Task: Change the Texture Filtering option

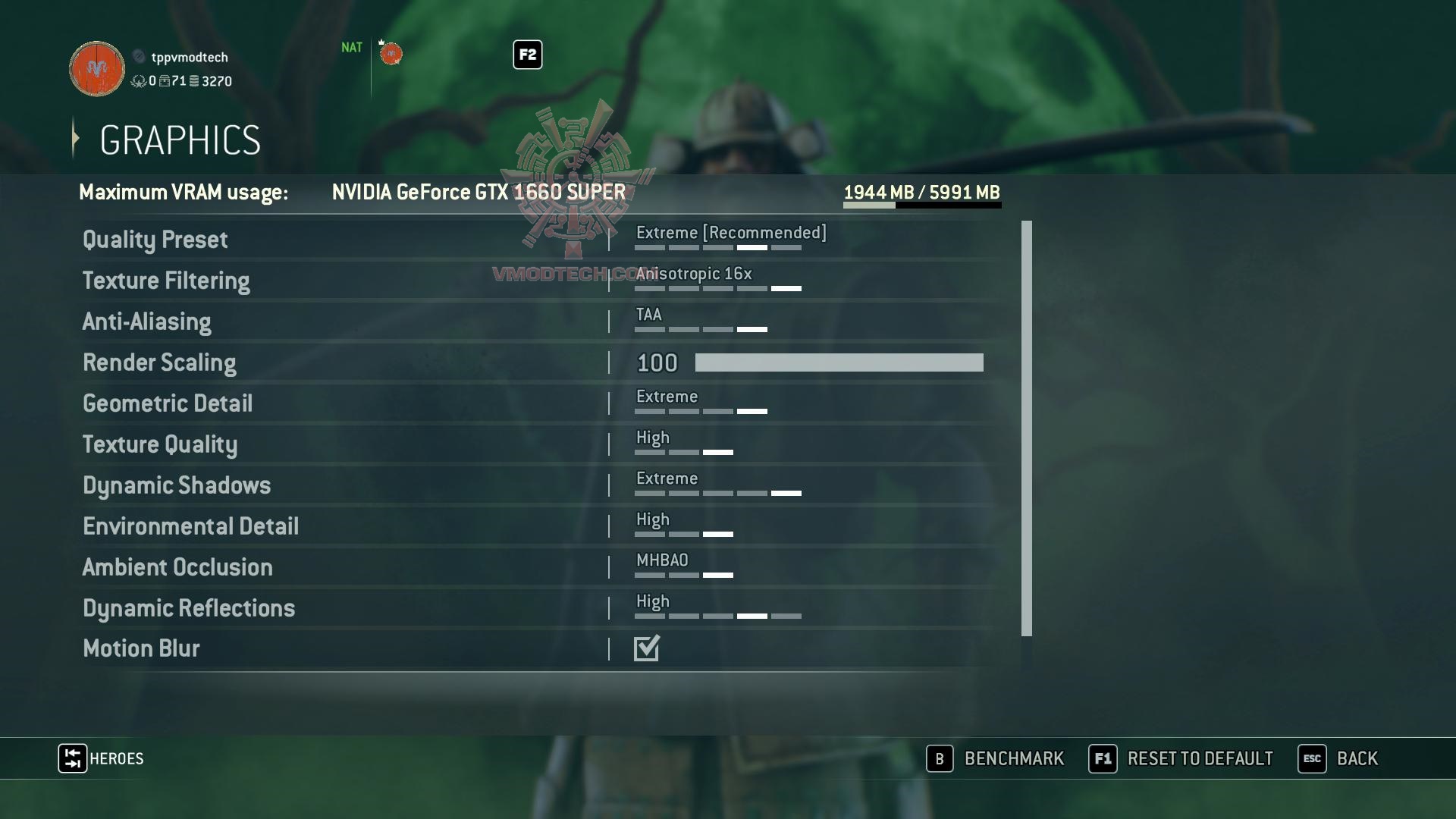Action: coord(717,281)
